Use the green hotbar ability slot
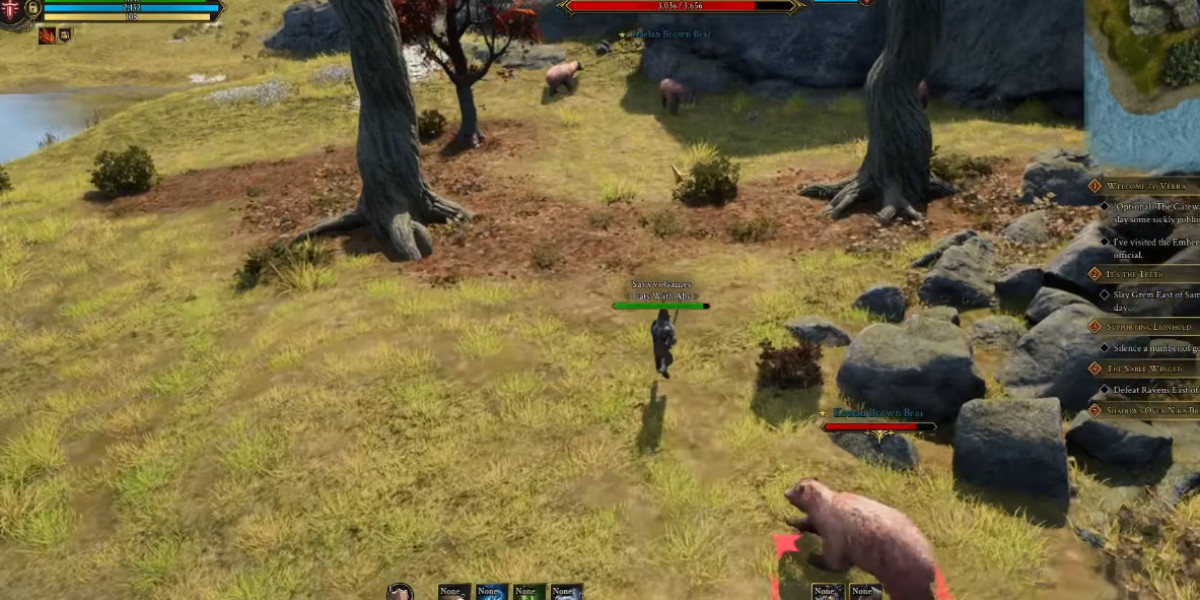Image resolution: width=1200 pixels, height=600 pixels. coord(529,592)
